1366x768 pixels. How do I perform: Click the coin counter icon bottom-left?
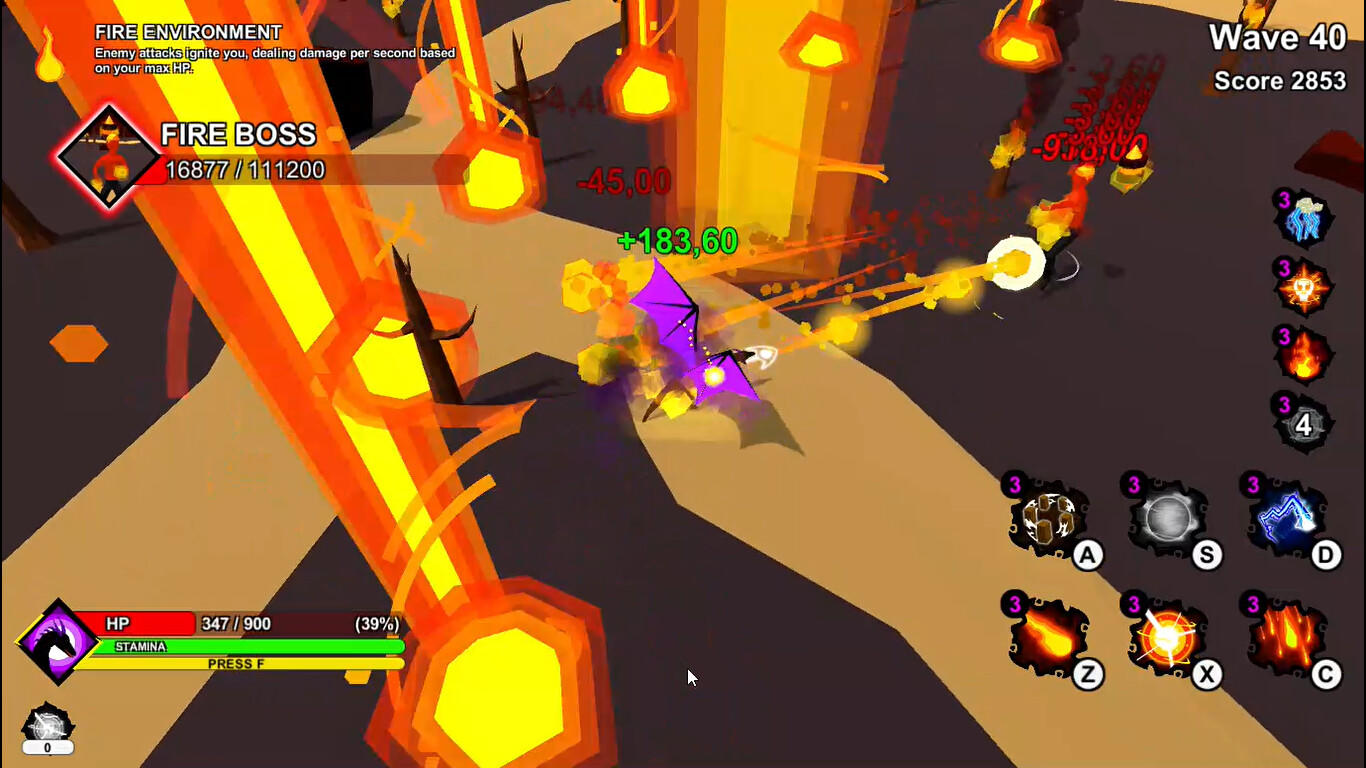tap(47, 723)
